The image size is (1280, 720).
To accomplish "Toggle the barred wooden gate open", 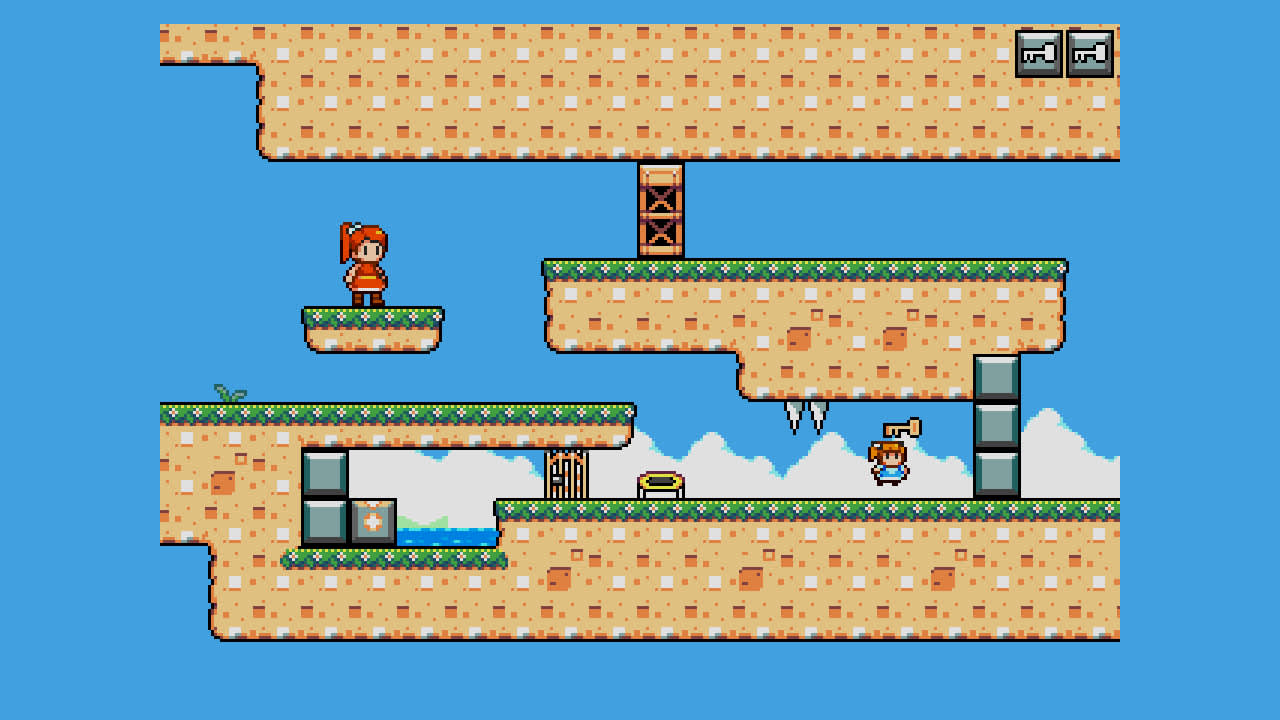I will click(x=564, y=475).
